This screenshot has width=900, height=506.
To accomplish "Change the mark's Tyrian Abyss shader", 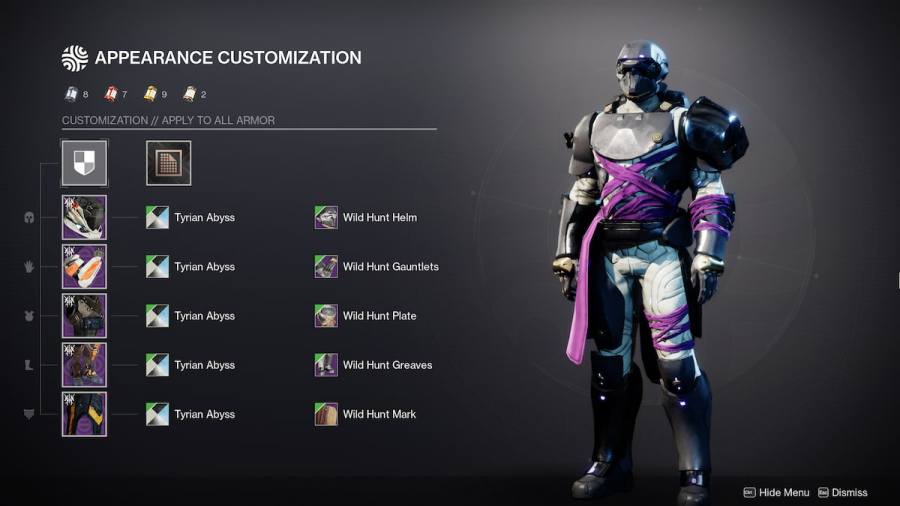I will click(x=157, y=414).
